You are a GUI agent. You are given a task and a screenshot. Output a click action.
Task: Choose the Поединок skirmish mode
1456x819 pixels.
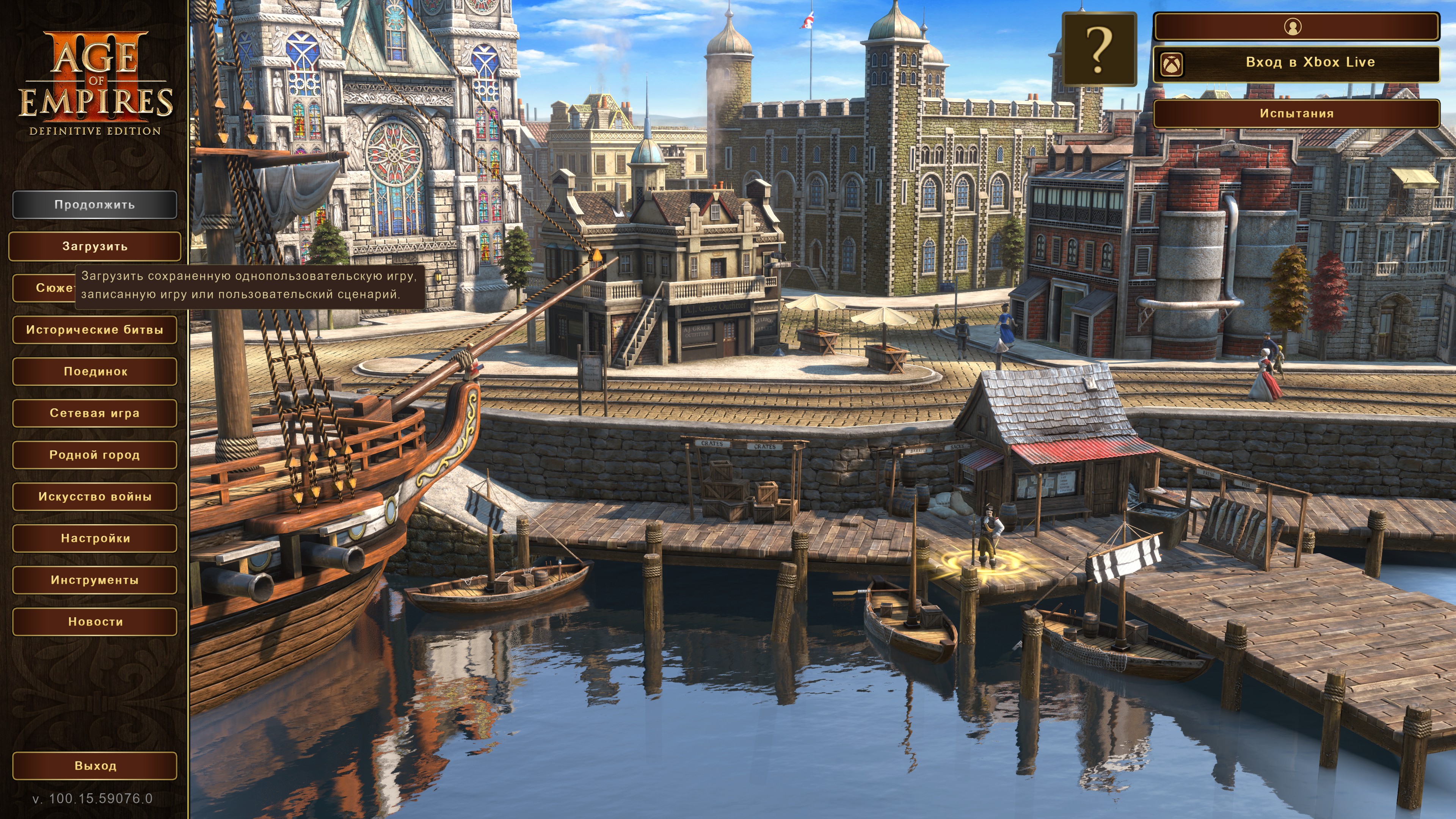pyautogui.click(x=94, y=372)
